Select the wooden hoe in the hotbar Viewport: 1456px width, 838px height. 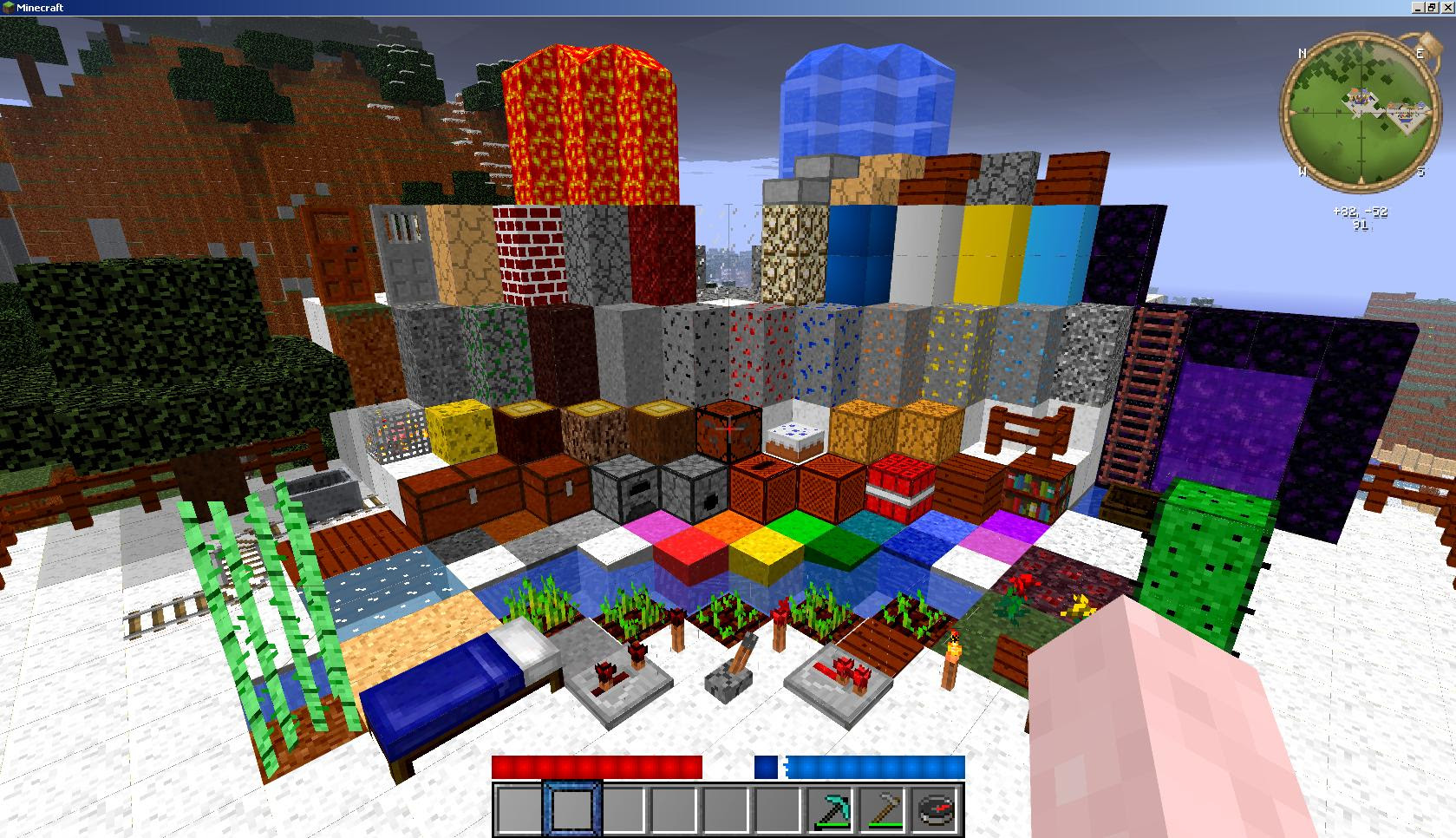881,809
